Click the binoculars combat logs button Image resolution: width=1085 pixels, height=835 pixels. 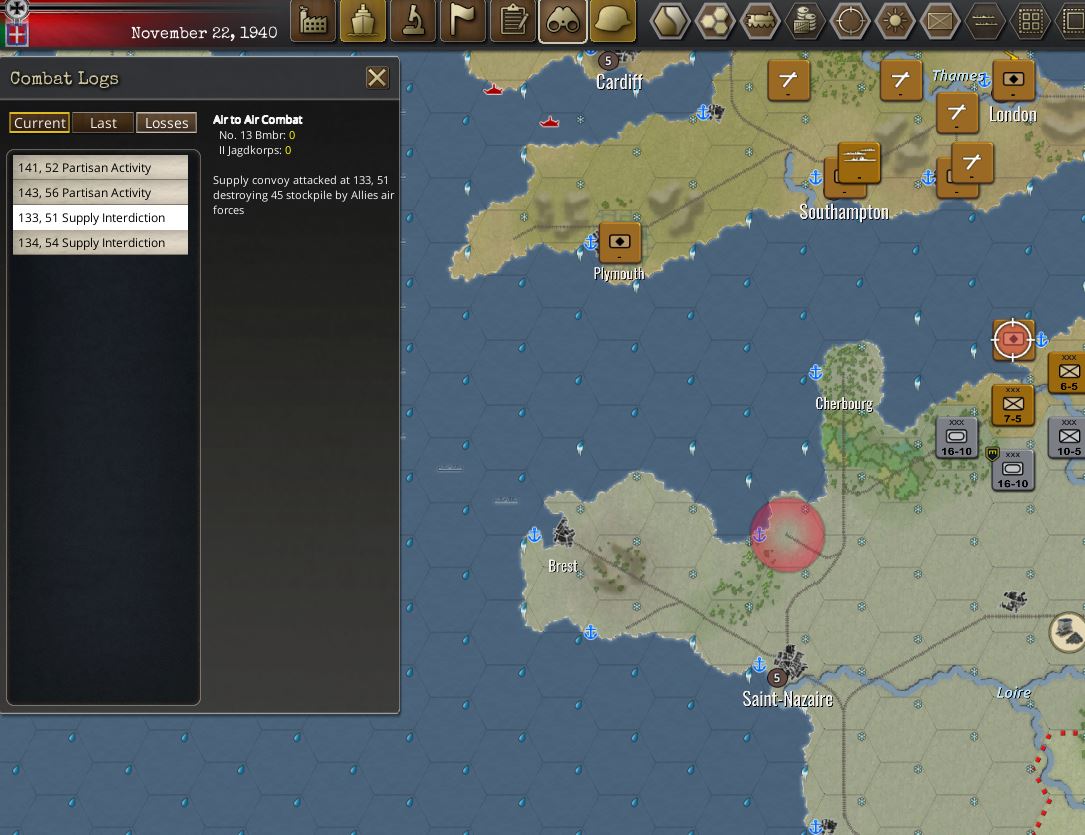(563, 21)
